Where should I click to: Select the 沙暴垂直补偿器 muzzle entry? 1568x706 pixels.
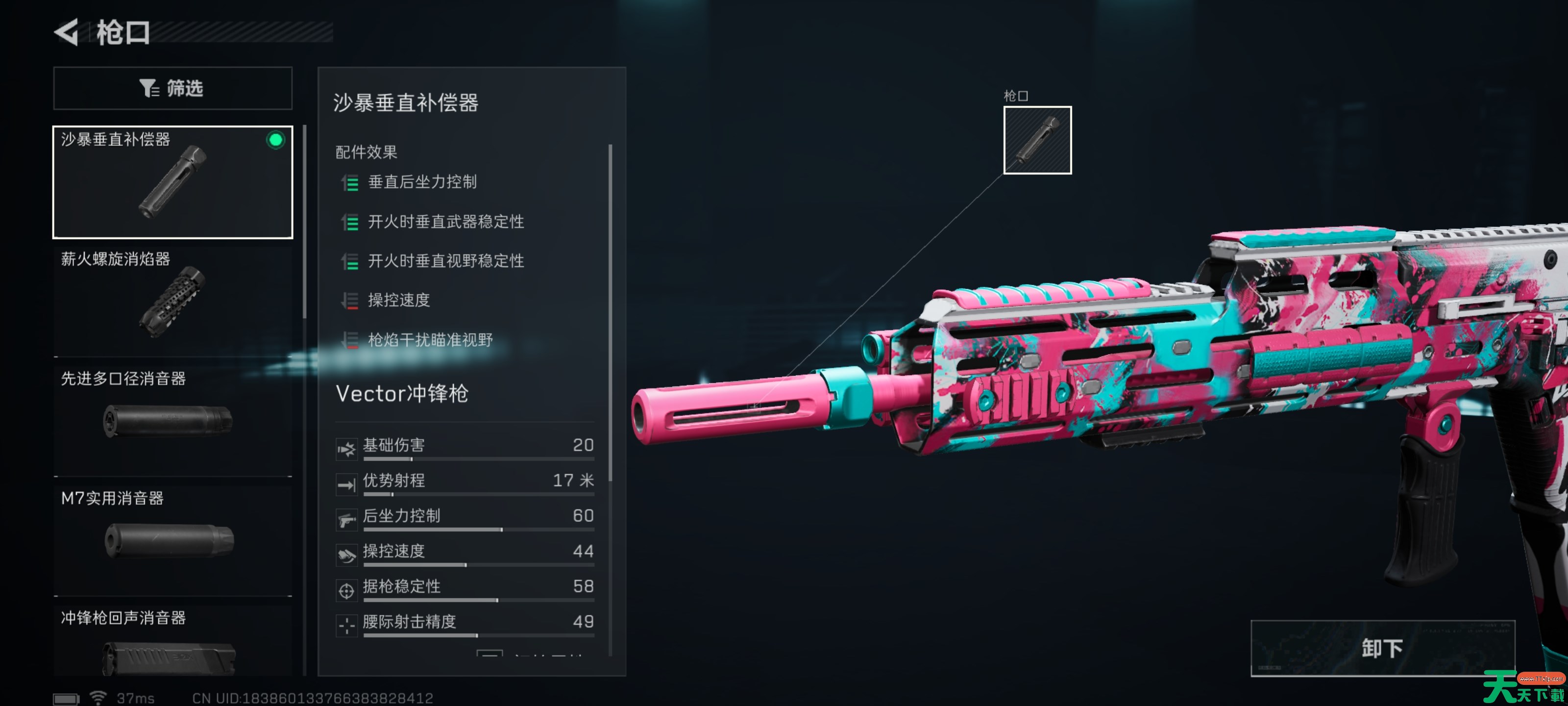pos(173,182)
